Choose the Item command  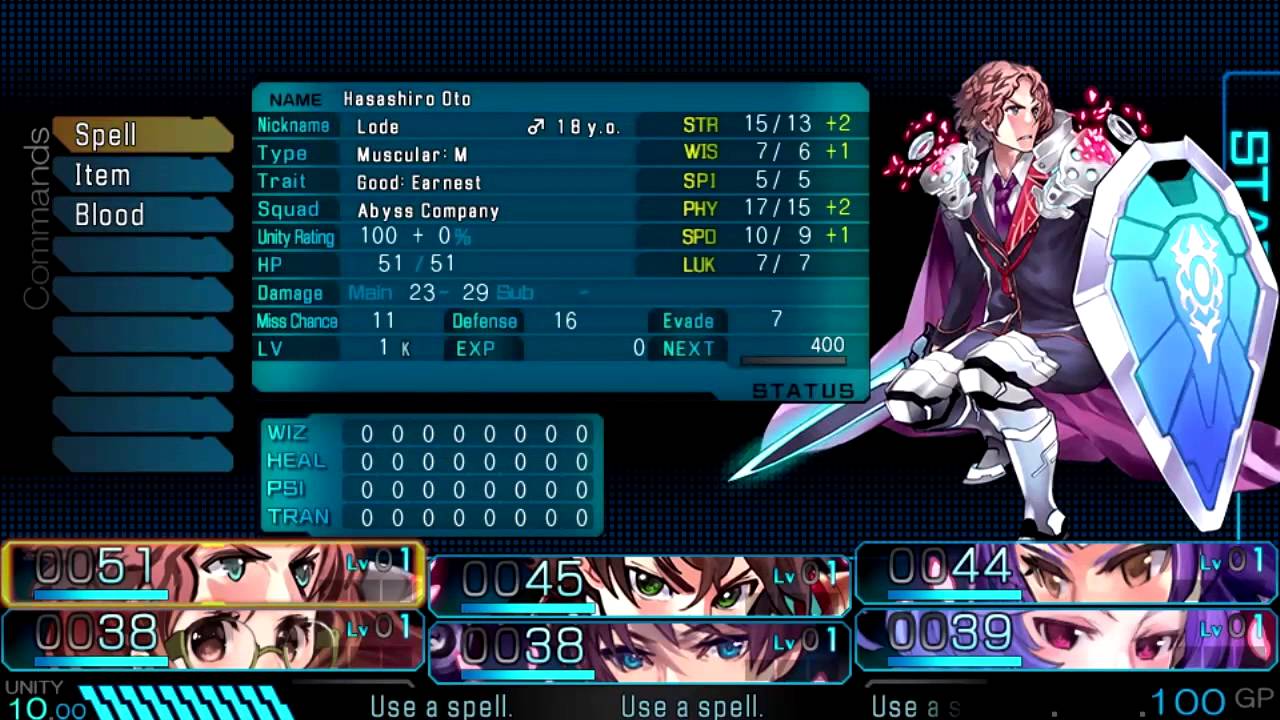point(140,175)
